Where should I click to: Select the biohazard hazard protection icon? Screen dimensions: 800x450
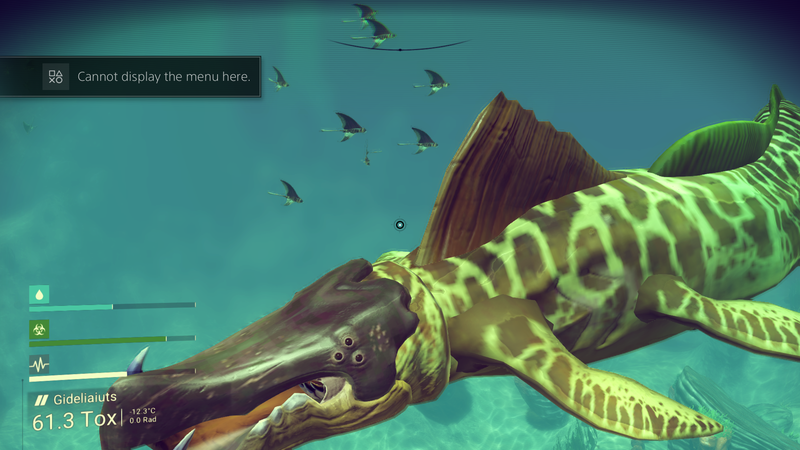pyautogui.click(x=40, y=328)
